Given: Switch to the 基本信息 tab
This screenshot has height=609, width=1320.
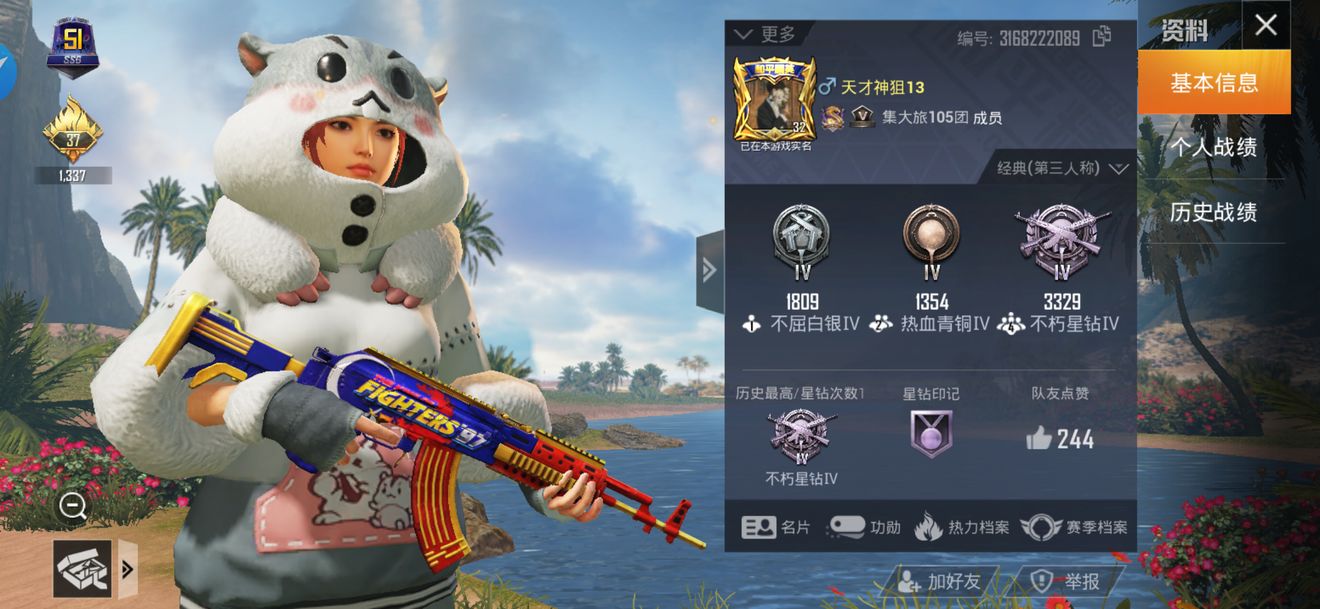Looking at the screenshot, I should [x=1214, y=83].
